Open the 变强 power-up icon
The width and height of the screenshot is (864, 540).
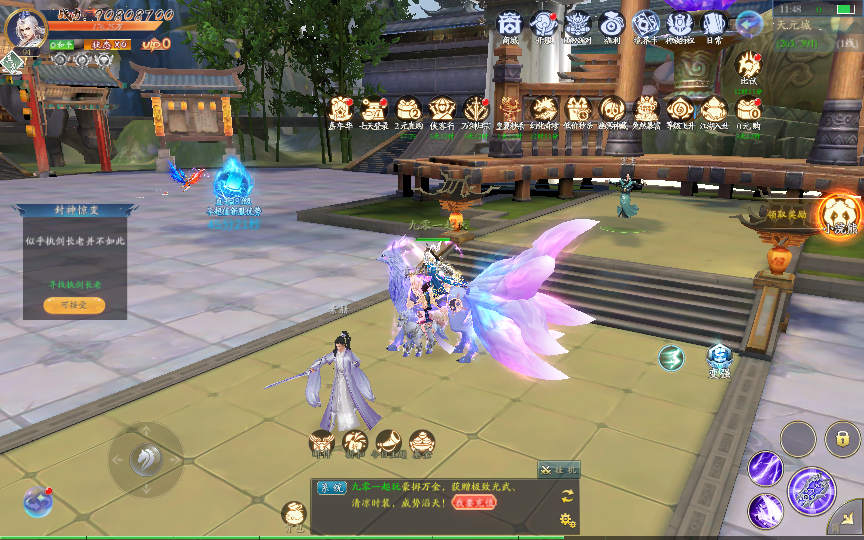[719, 356]
